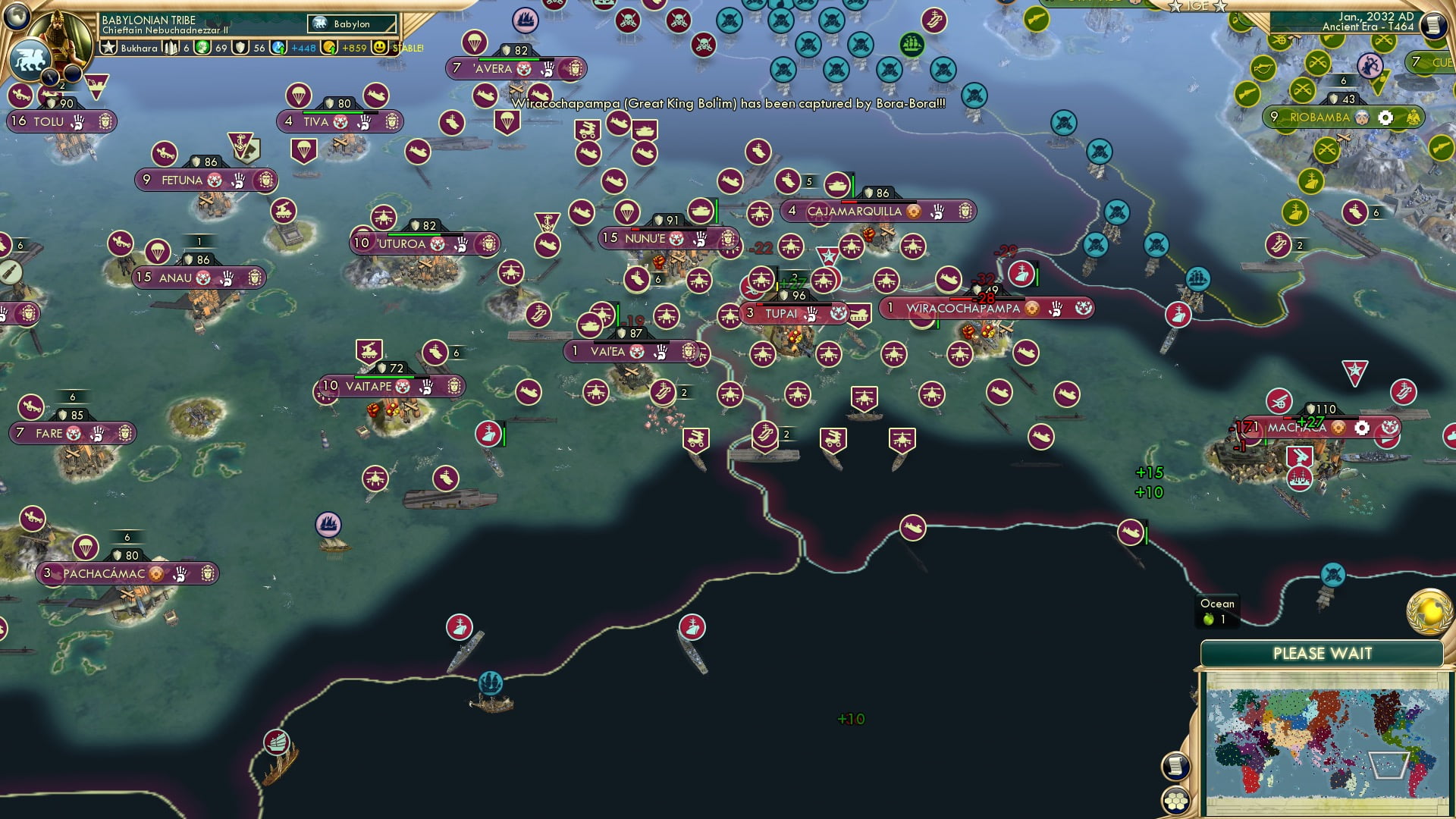
Task: Expand the Babylon dropdown banner at the top
Action: pos(350,24)
